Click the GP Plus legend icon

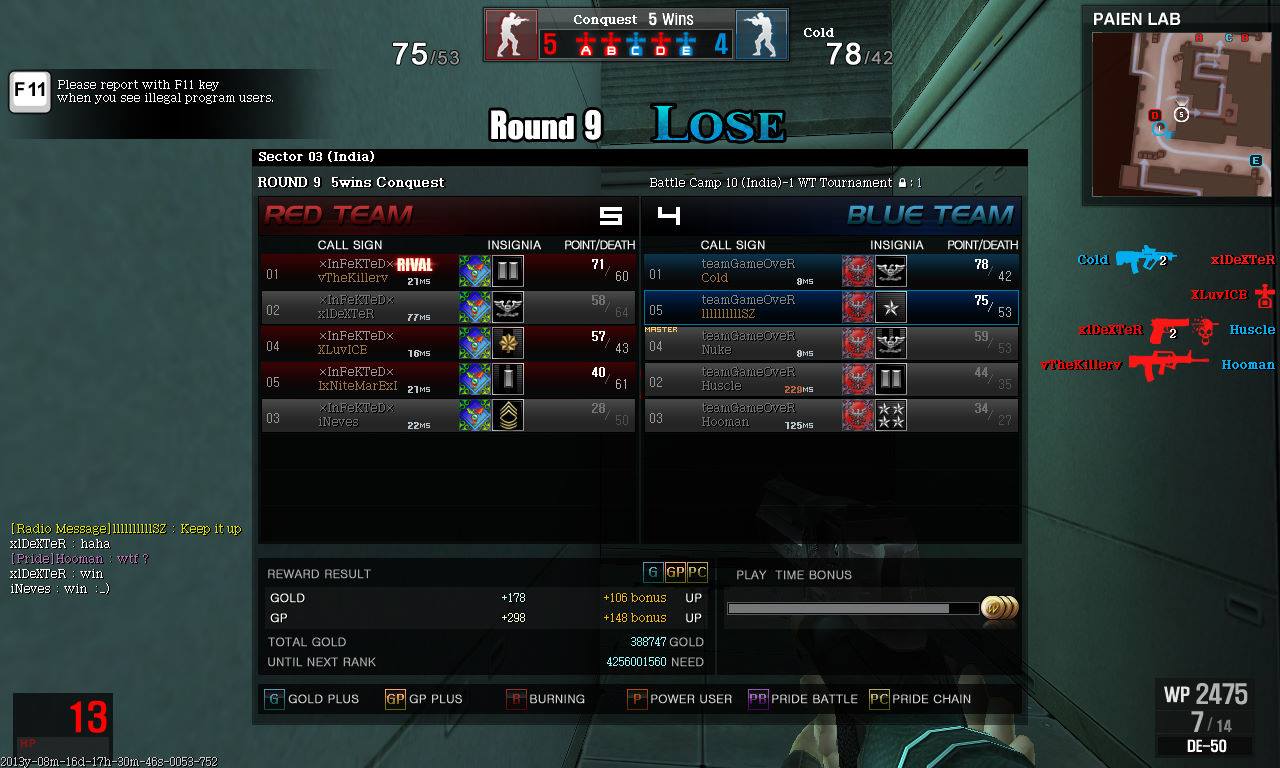(395, 699)
